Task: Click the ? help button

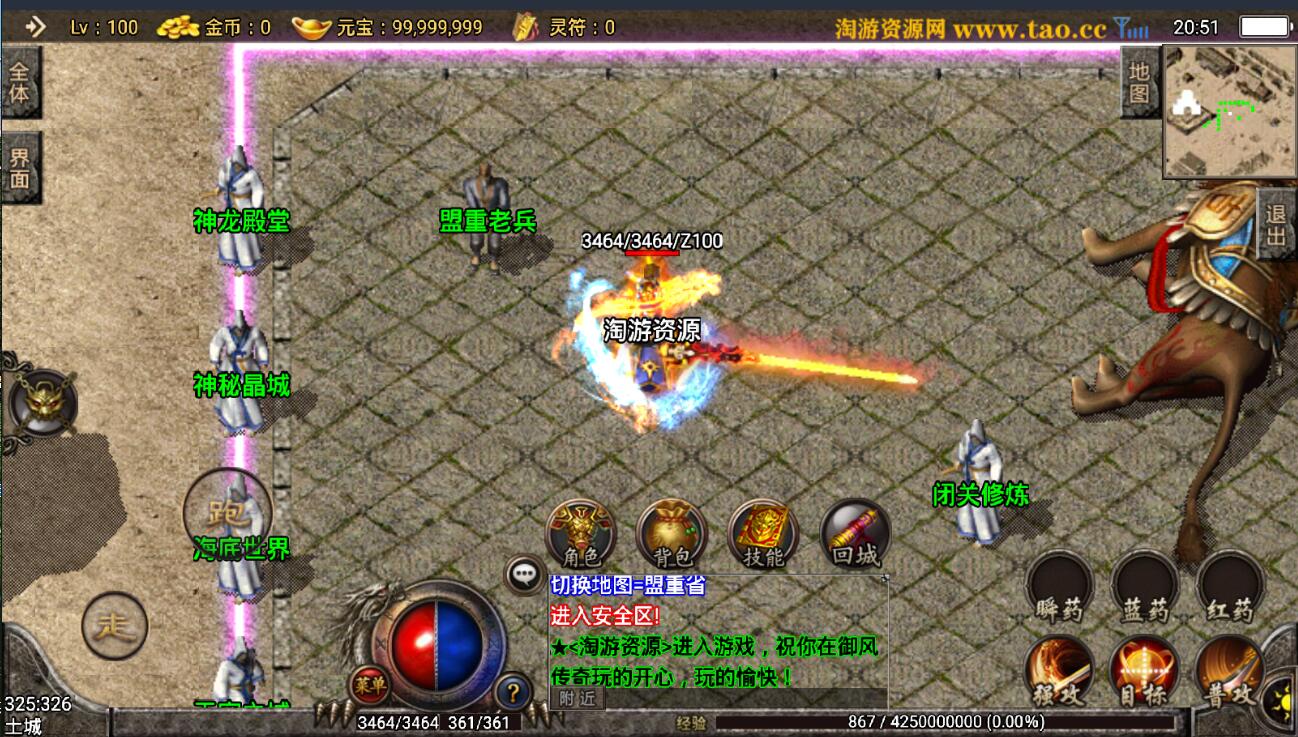Action: 512,690
